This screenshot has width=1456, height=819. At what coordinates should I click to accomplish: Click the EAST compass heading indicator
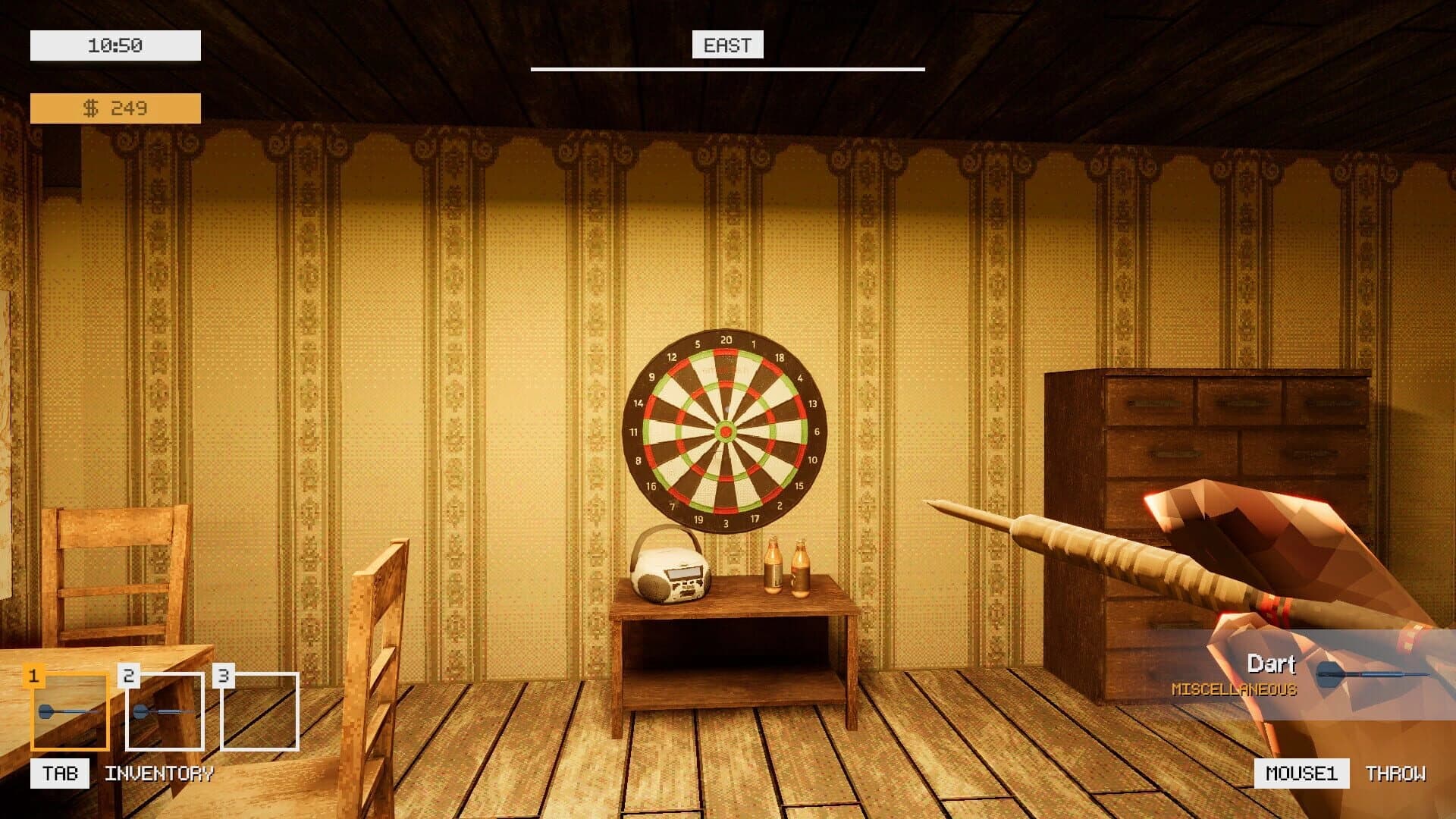[x=726, y=45]
